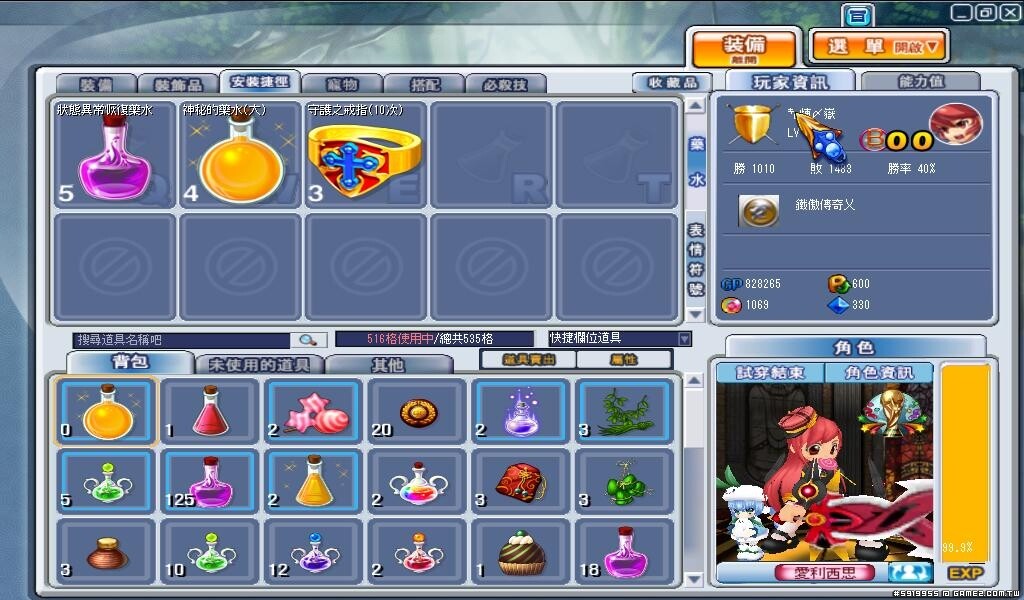The height and width of the screenshot is (600, 1024).
Task: Click the magnifying glass search button
Action: (308, 340)
